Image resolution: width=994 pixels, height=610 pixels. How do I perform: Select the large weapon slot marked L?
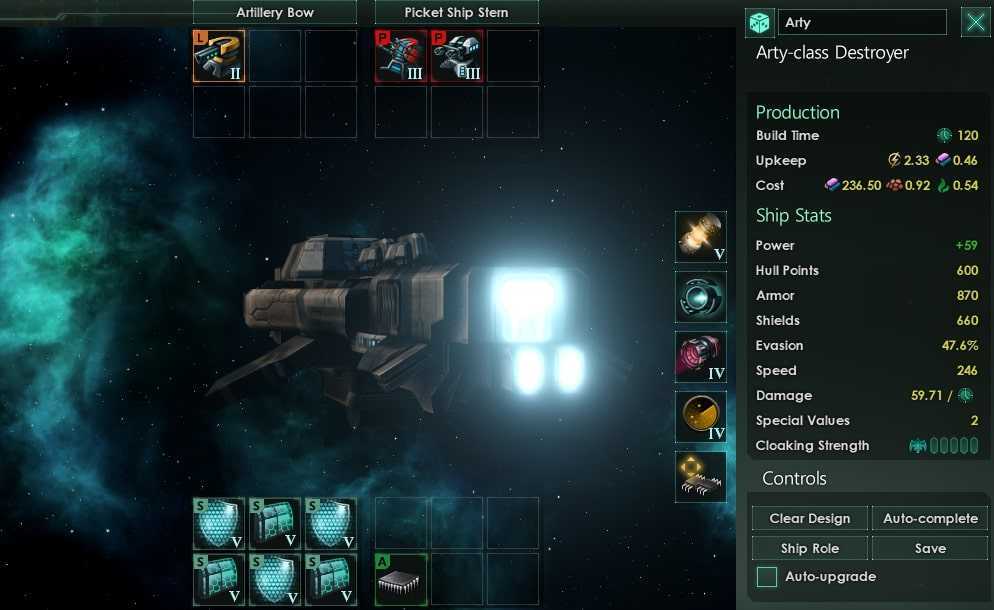tap(219, 56)
